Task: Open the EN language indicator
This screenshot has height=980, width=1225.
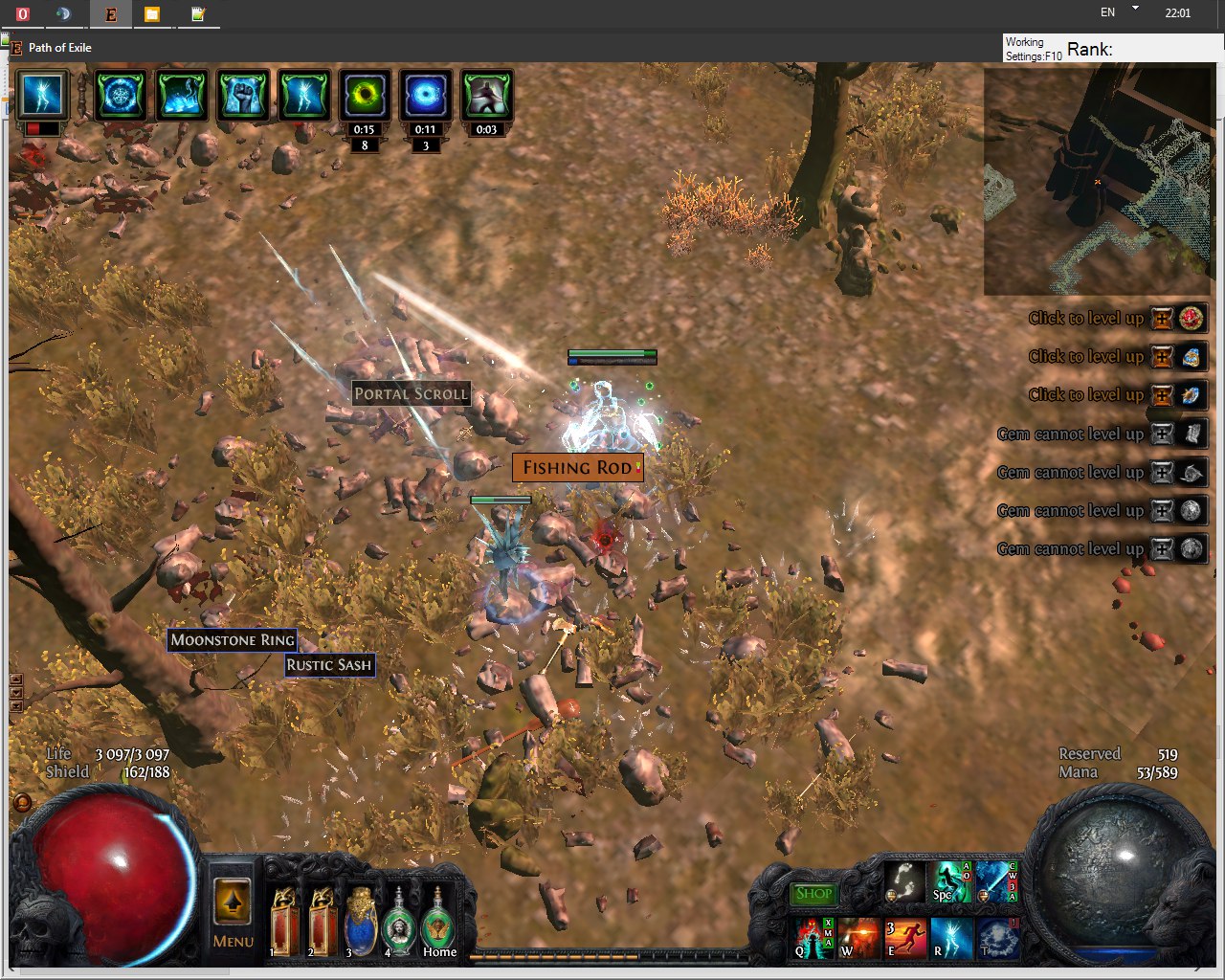Action: (x=1107, y=12)
